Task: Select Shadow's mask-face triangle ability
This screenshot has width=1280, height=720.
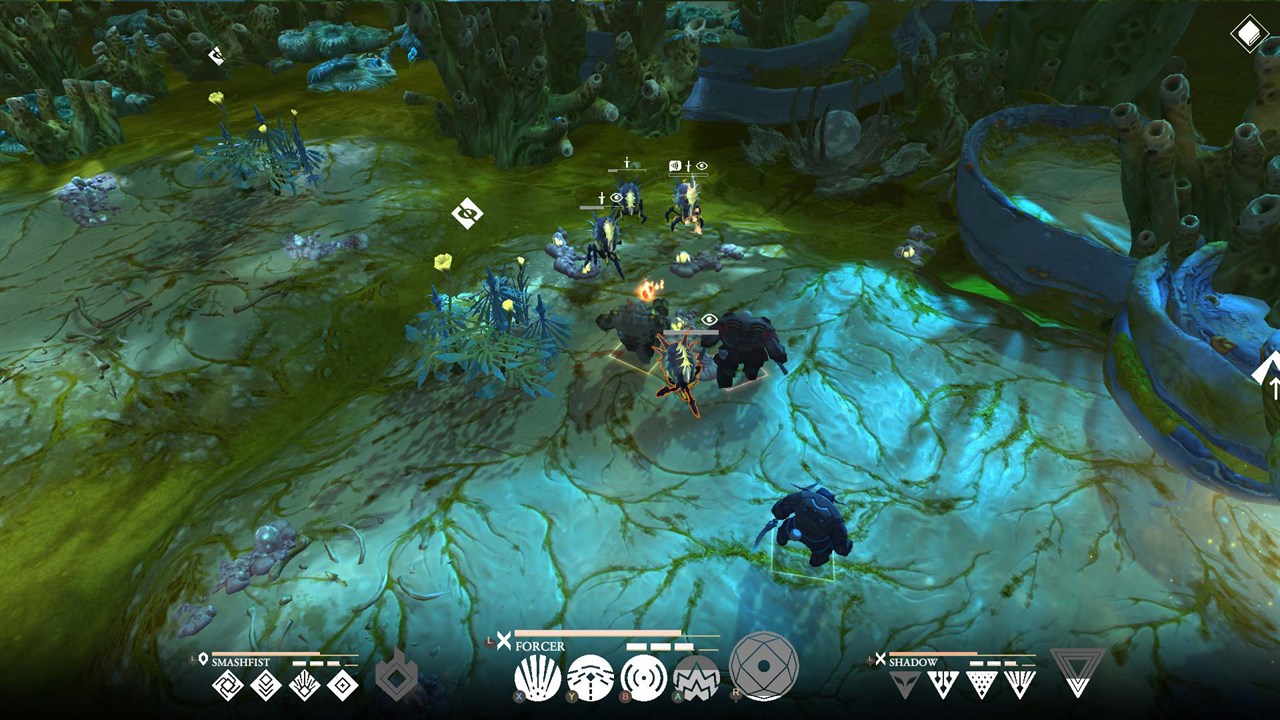Action: tap(905, 684)
